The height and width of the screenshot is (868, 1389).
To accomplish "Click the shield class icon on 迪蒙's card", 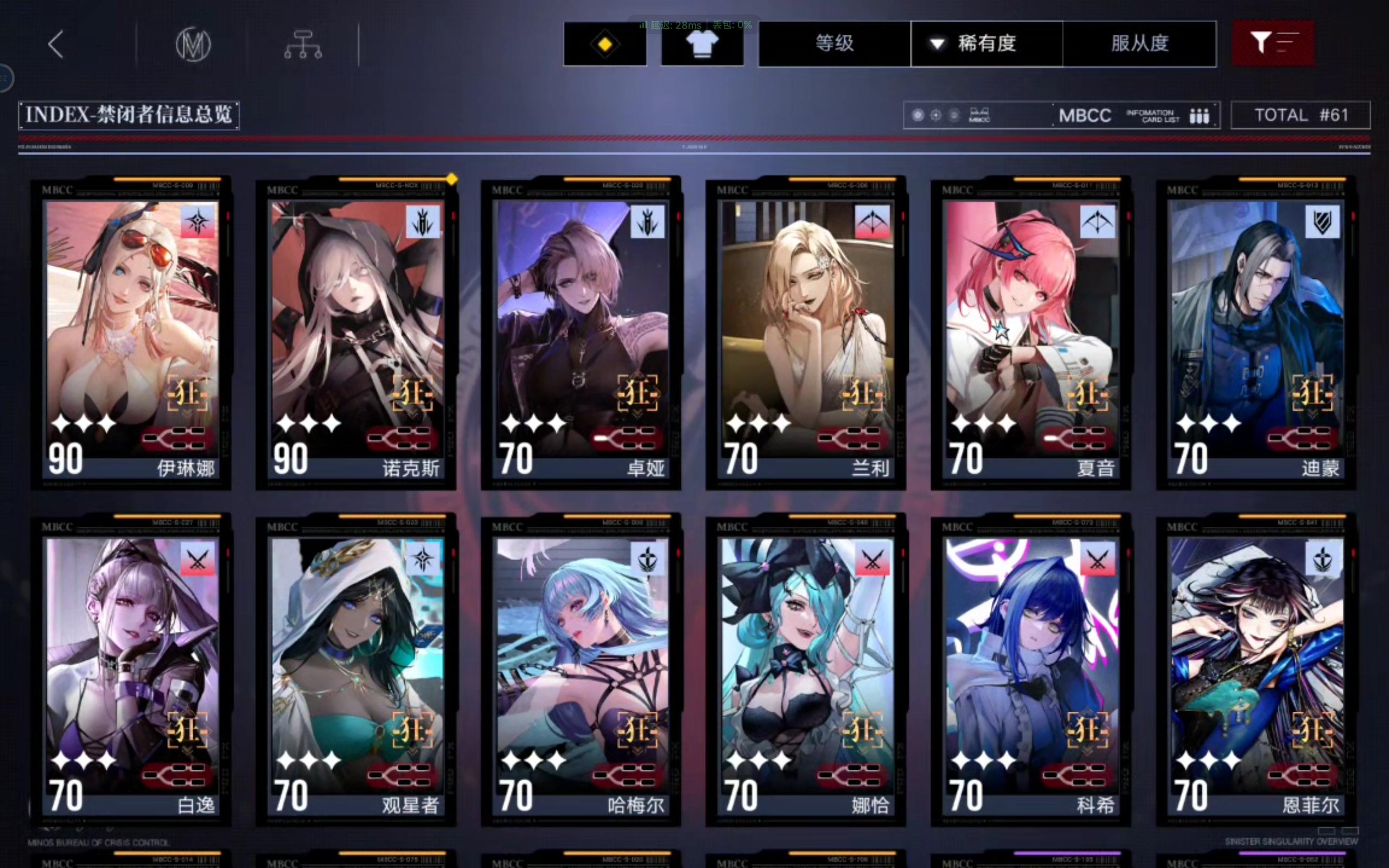I will 1322,221.
